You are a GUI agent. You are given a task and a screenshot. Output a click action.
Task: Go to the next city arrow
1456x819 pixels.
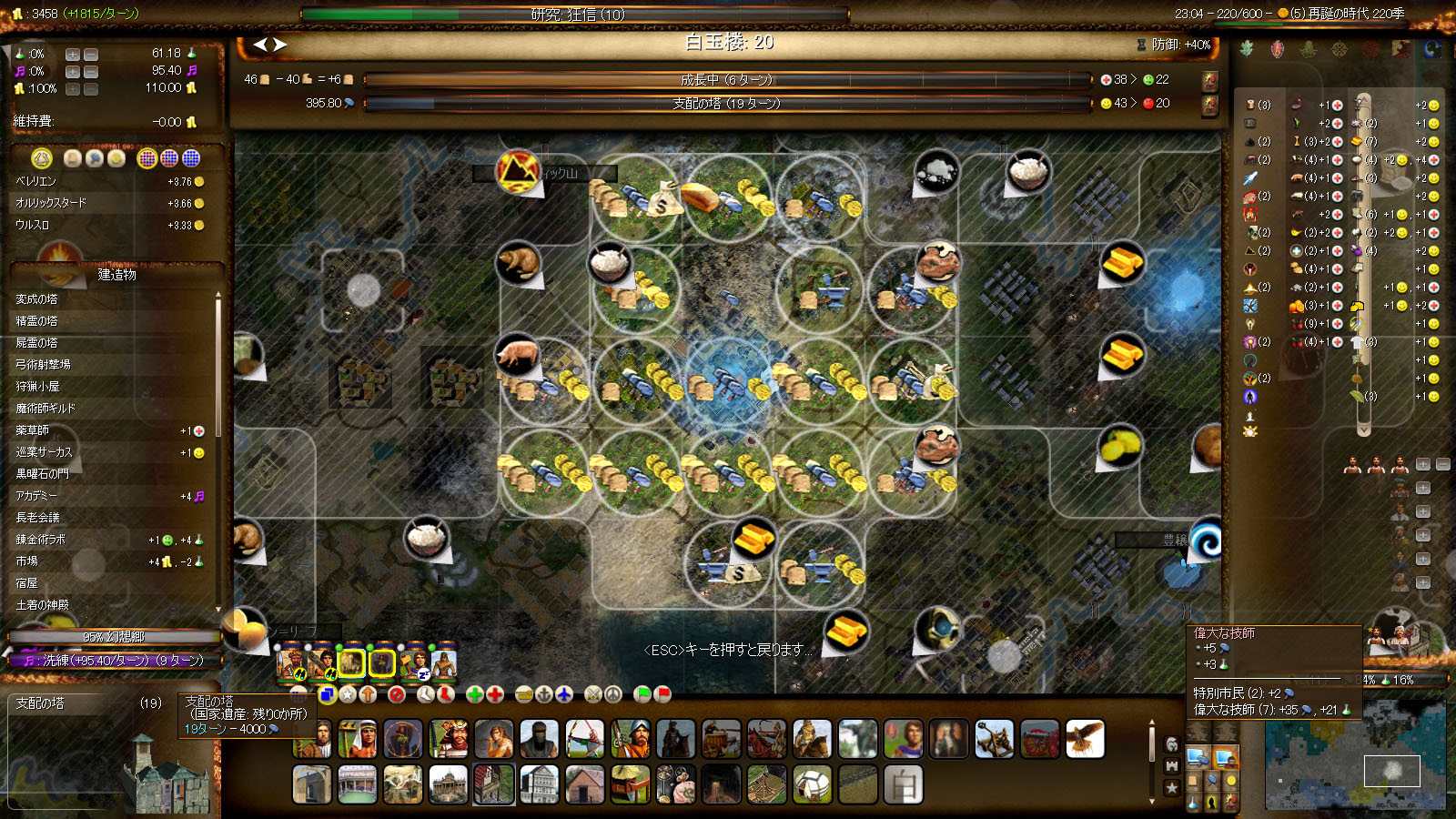(x=280, y=44)
